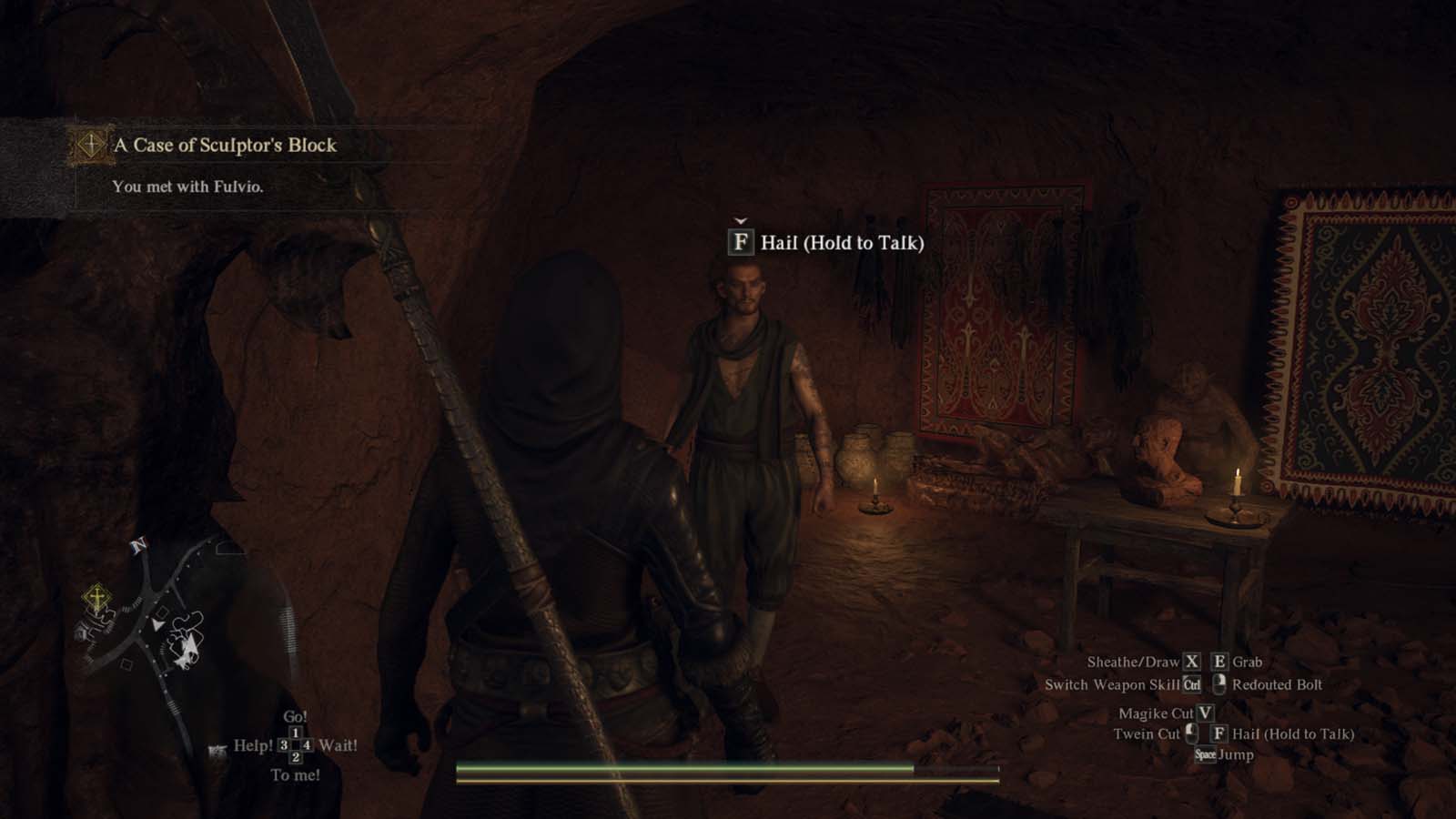
Task: Choose the Help! pawn command
Action: (254, 745)
